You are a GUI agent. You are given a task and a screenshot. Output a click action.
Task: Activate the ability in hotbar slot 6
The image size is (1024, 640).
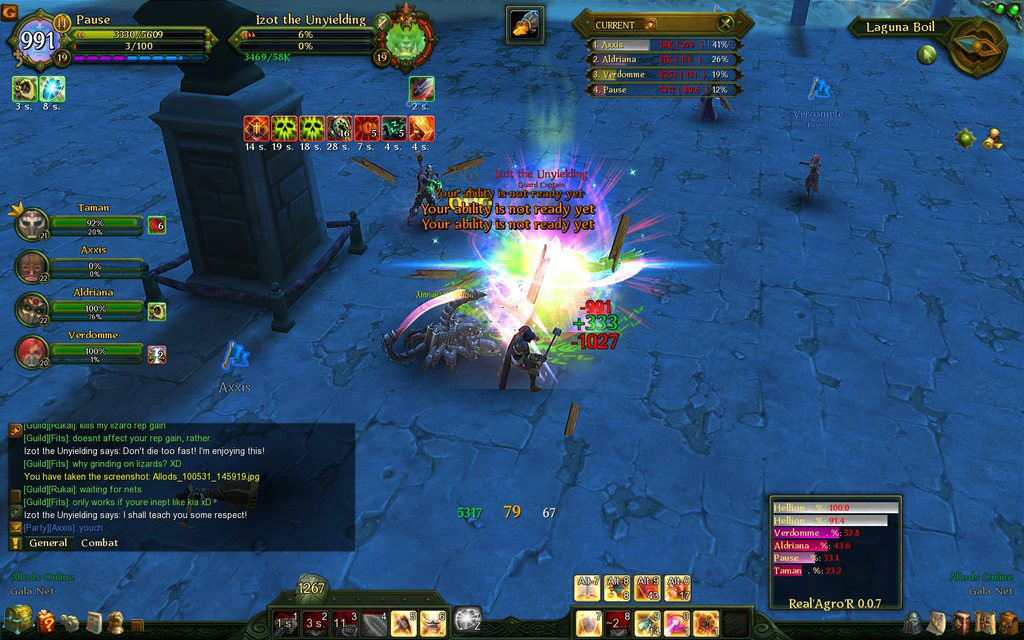(x=433, y=622)
